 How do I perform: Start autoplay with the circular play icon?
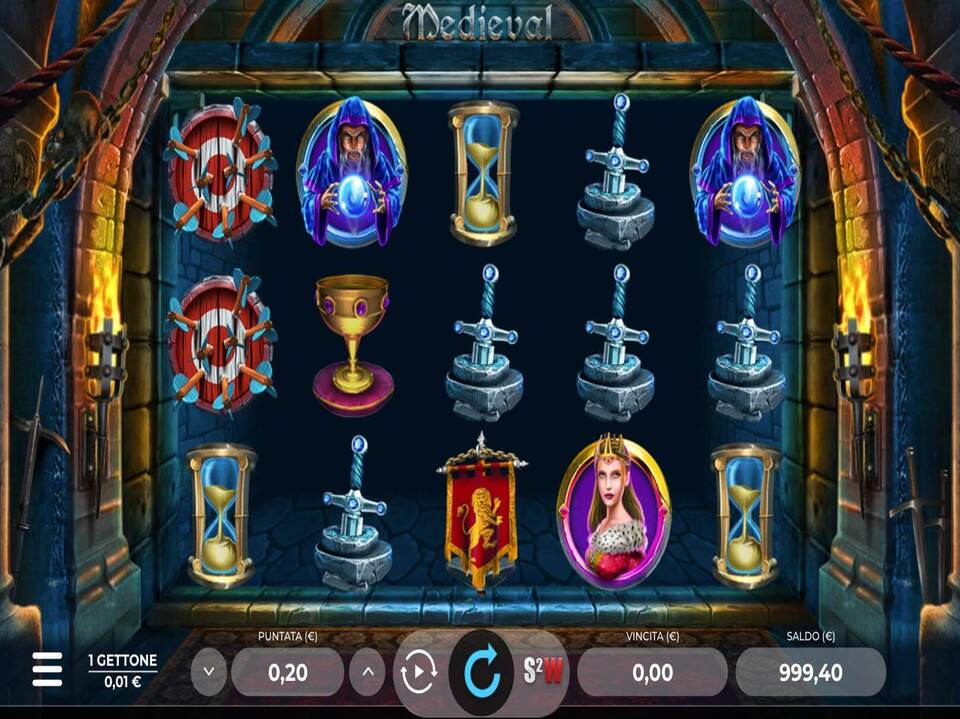coord(417,672)
